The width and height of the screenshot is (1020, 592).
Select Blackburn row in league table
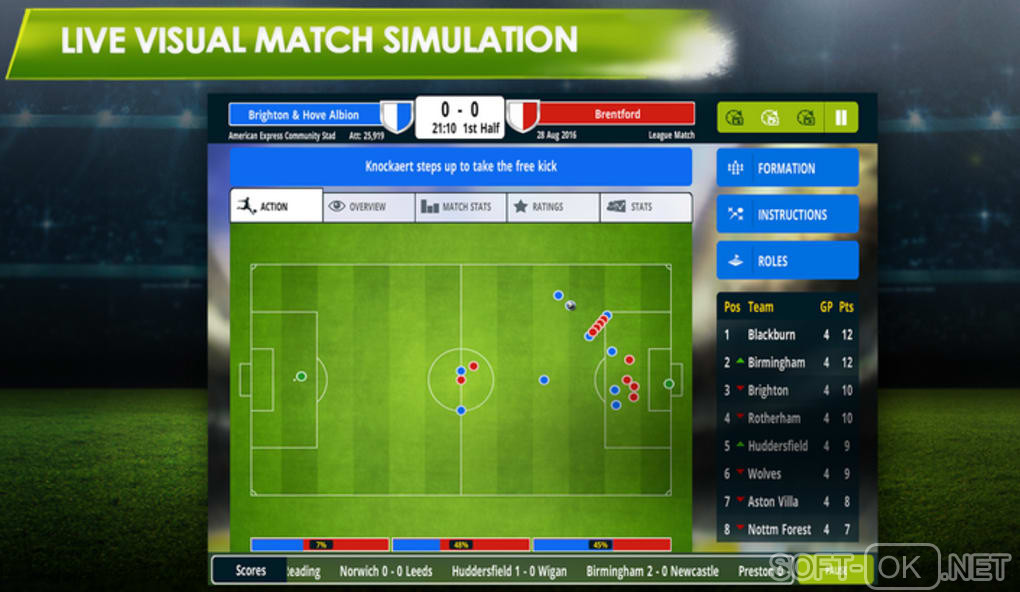click(x=788, y=335)
